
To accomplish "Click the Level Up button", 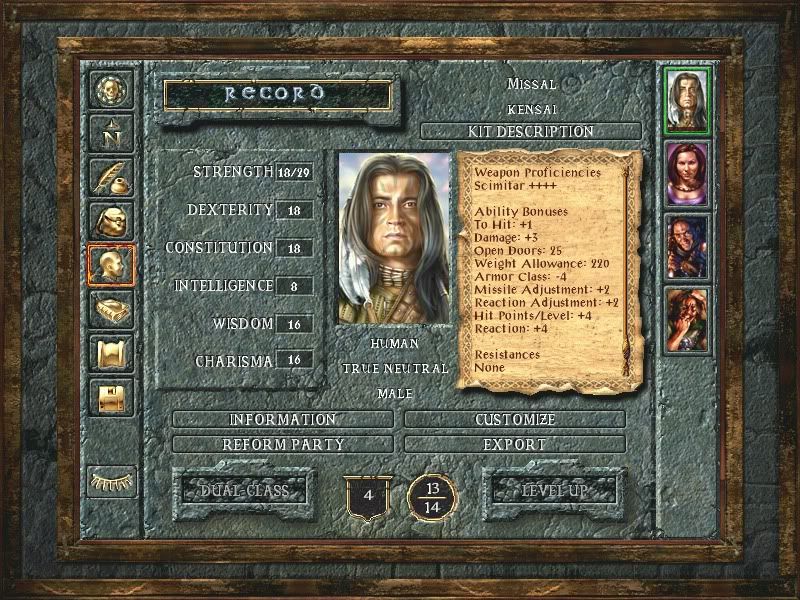I will pyautogui.click(x=553, y=490).
